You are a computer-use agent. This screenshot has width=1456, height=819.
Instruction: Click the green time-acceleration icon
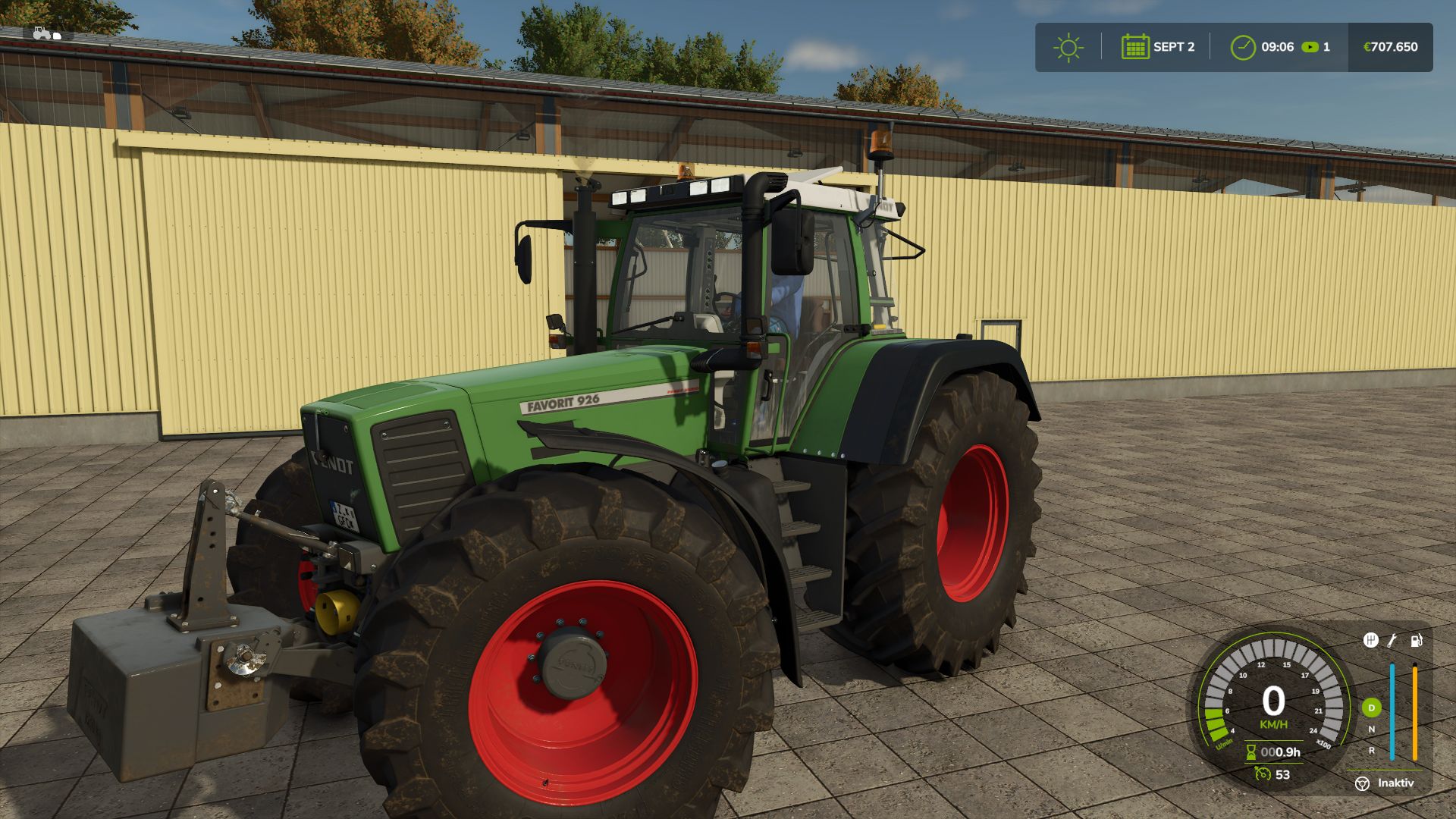pos(1310,47)
